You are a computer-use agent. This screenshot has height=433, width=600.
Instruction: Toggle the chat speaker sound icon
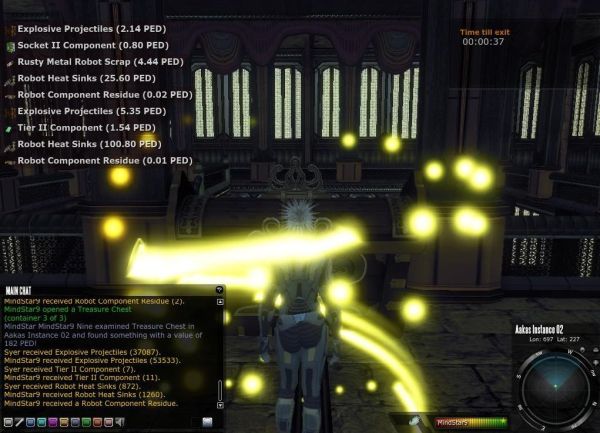click(x=120, y=422)
